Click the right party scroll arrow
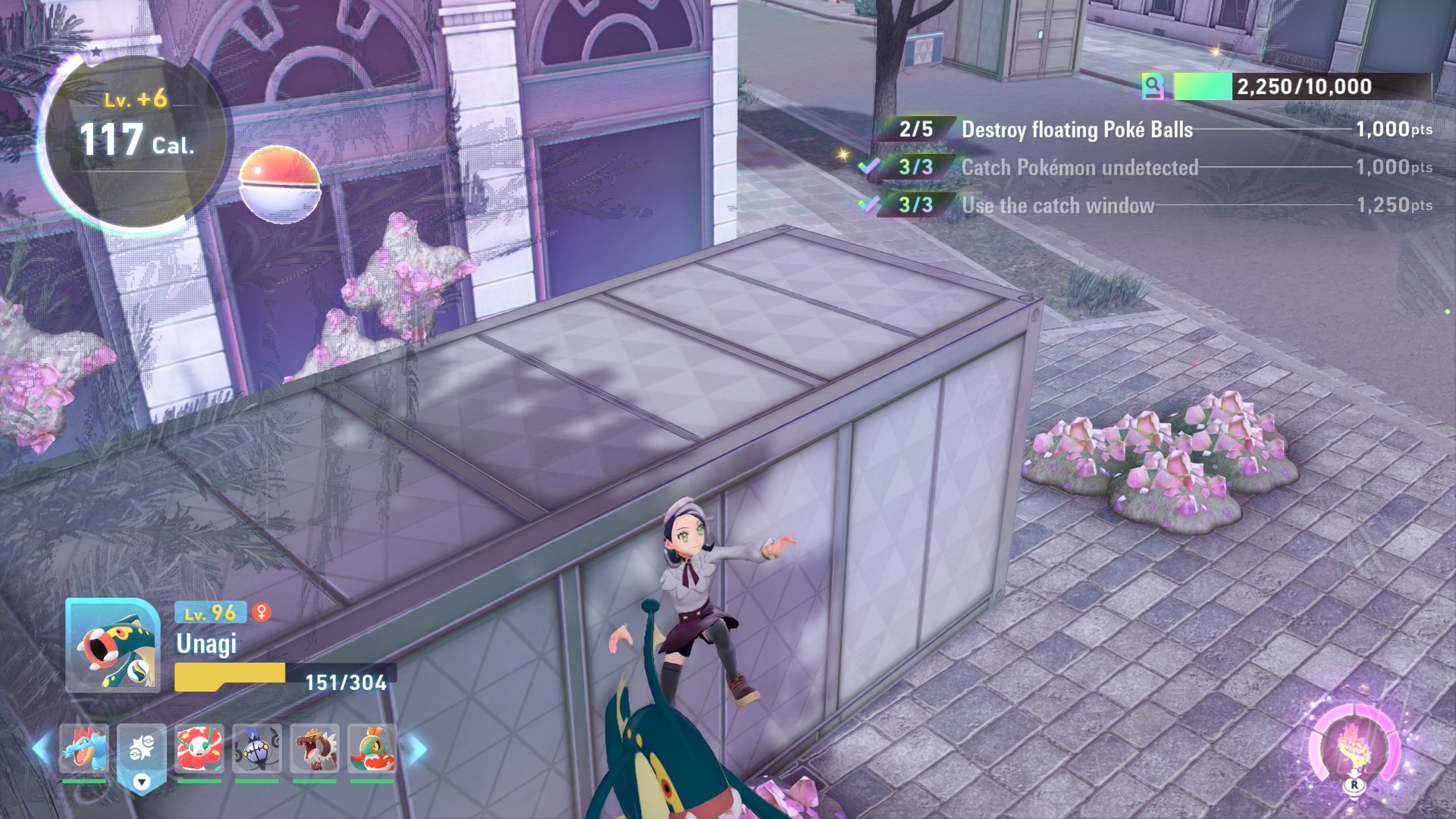Viewport: 1456px width, 819px height. pos(417,749)
